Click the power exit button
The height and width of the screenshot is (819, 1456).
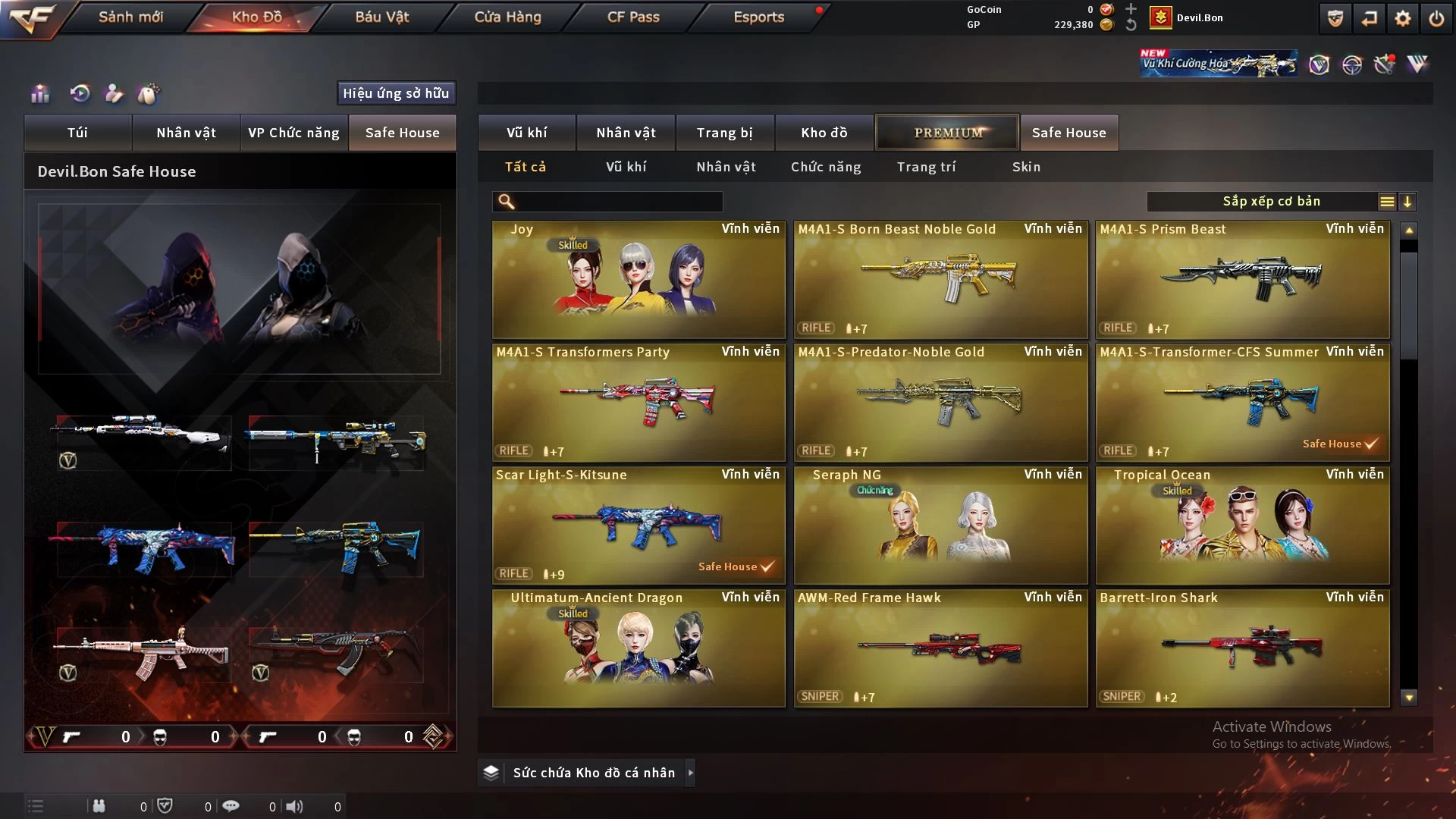click(1436, 18)
